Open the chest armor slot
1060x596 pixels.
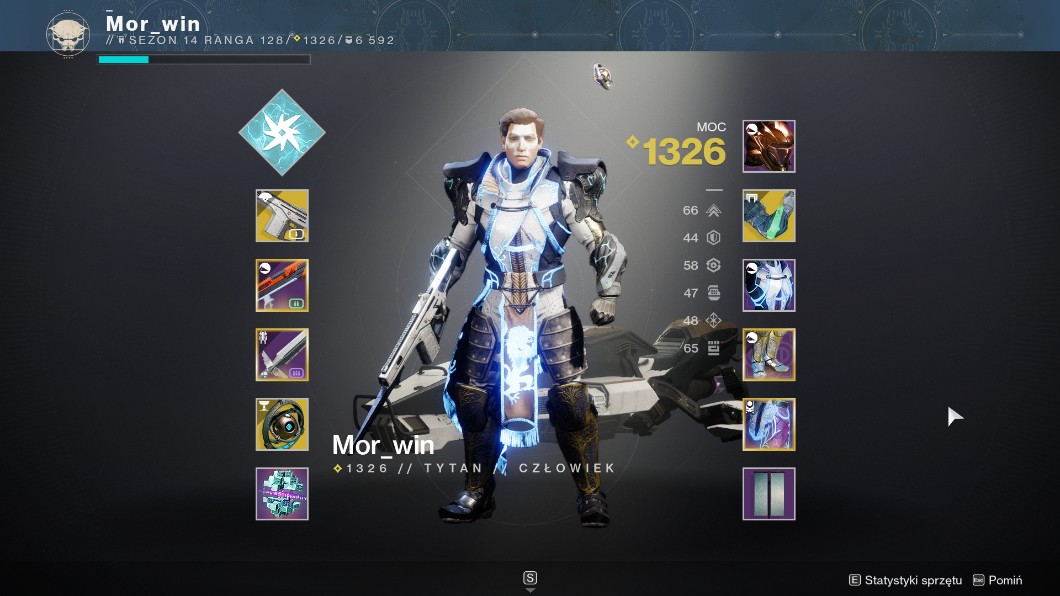(x=769, y=286)
